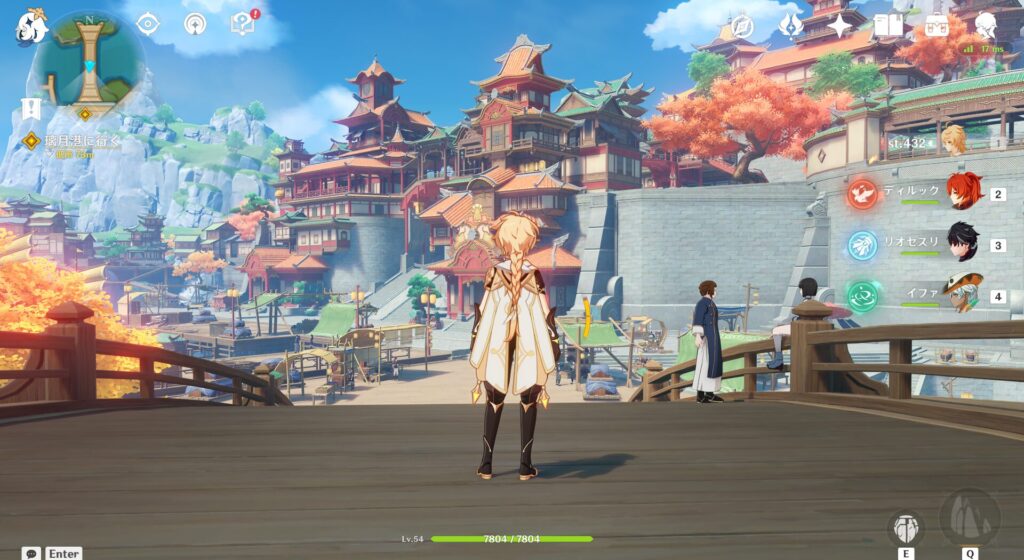Open the tutorial book with red alert
Viewport: 1024px width, 560px height.
pyautogui.click(x=242, y=22)
